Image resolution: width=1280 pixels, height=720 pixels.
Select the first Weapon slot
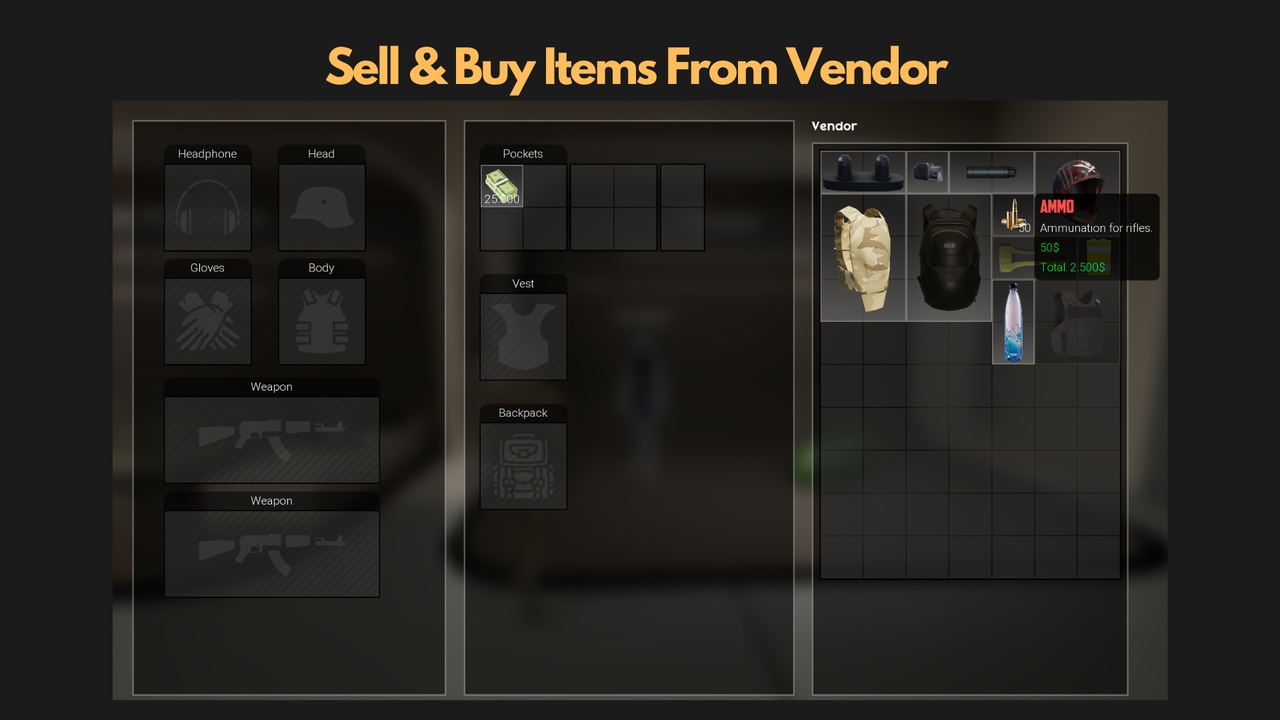pos(271,440)
